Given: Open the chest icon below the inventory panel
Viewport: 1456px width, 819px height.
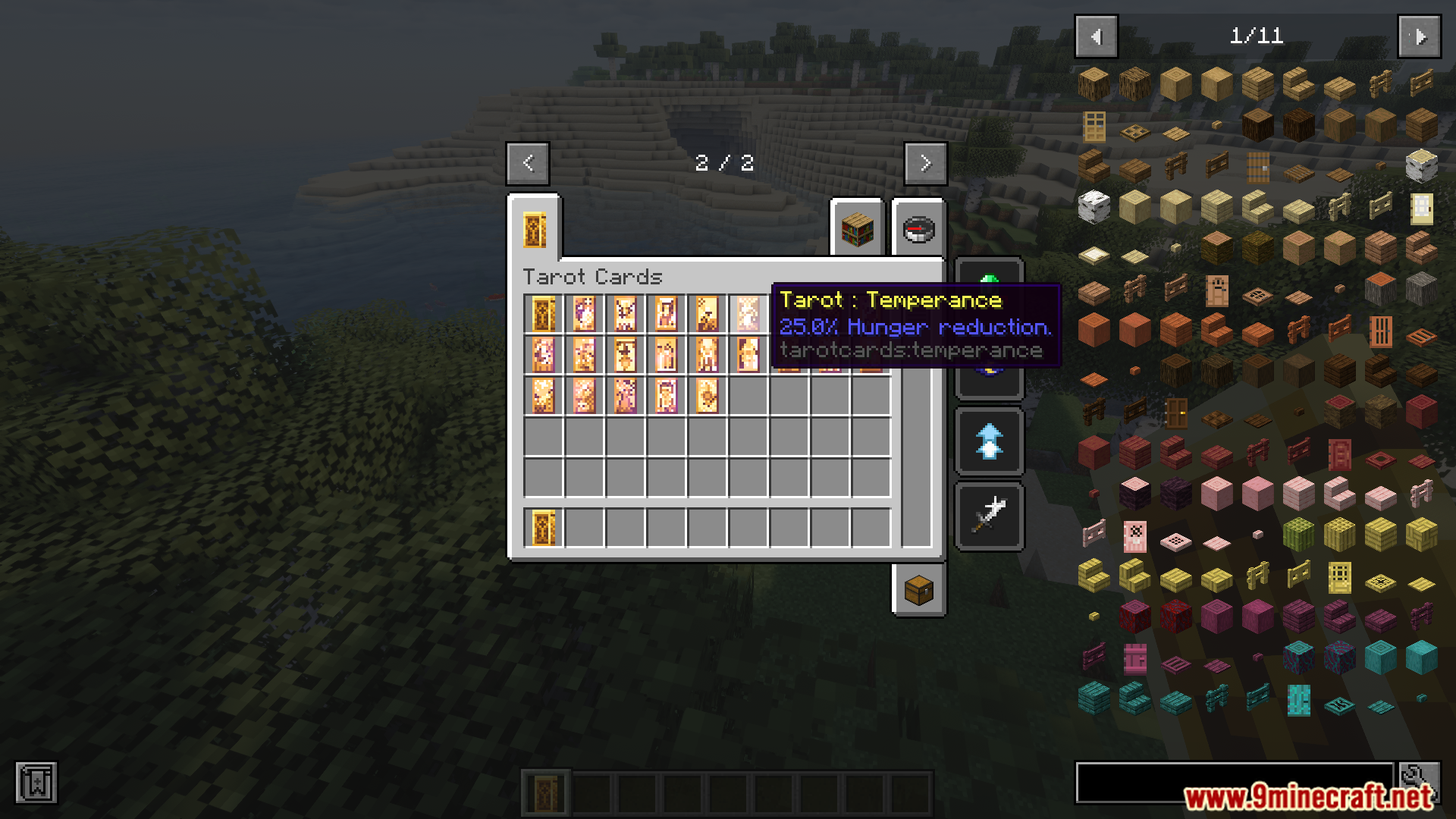Looking at the screenshot, I should click(918, 591).
